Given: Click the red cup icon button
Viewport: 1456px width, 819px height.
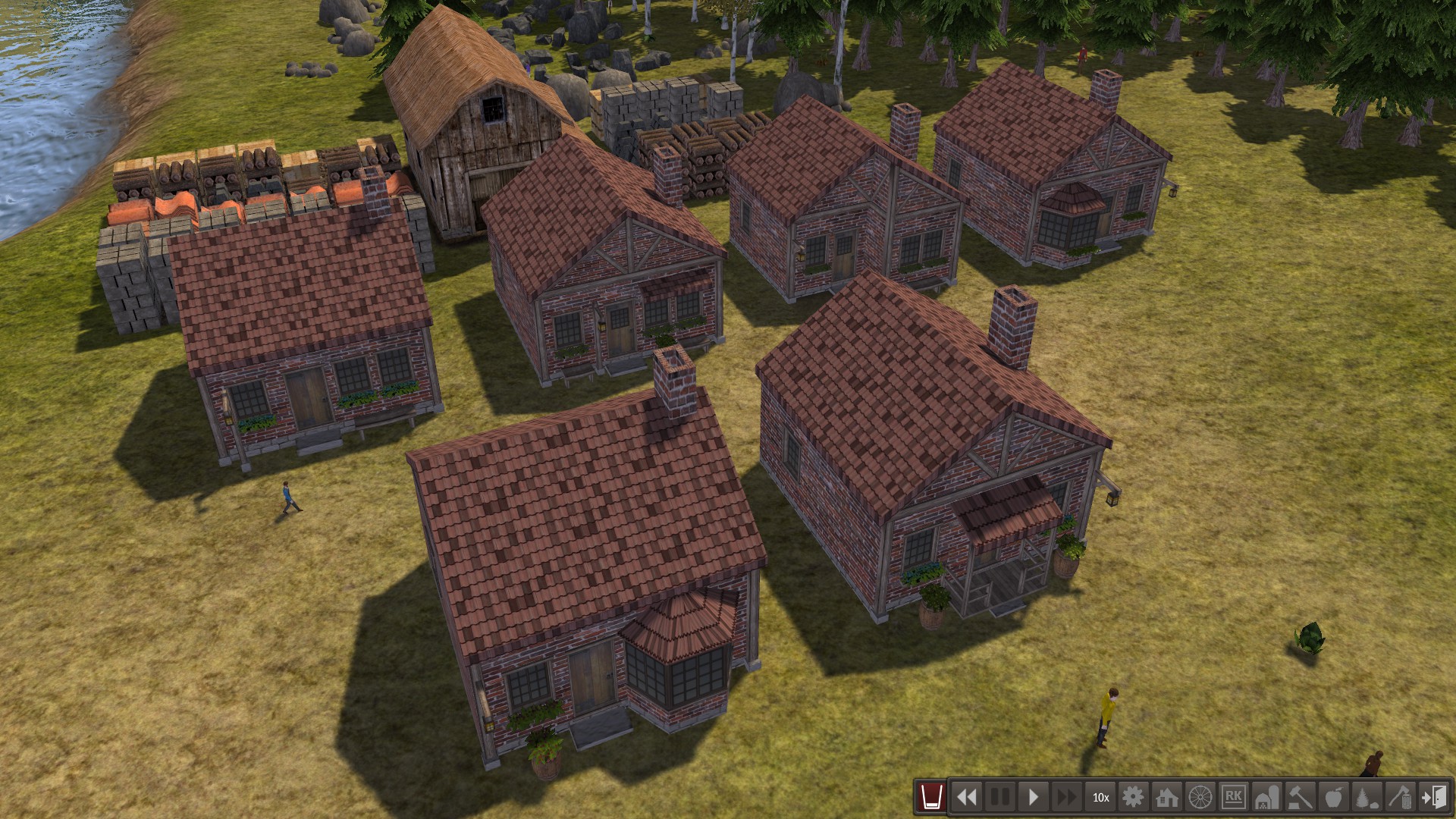Looking at the screenshot, I should click(931, 797).
